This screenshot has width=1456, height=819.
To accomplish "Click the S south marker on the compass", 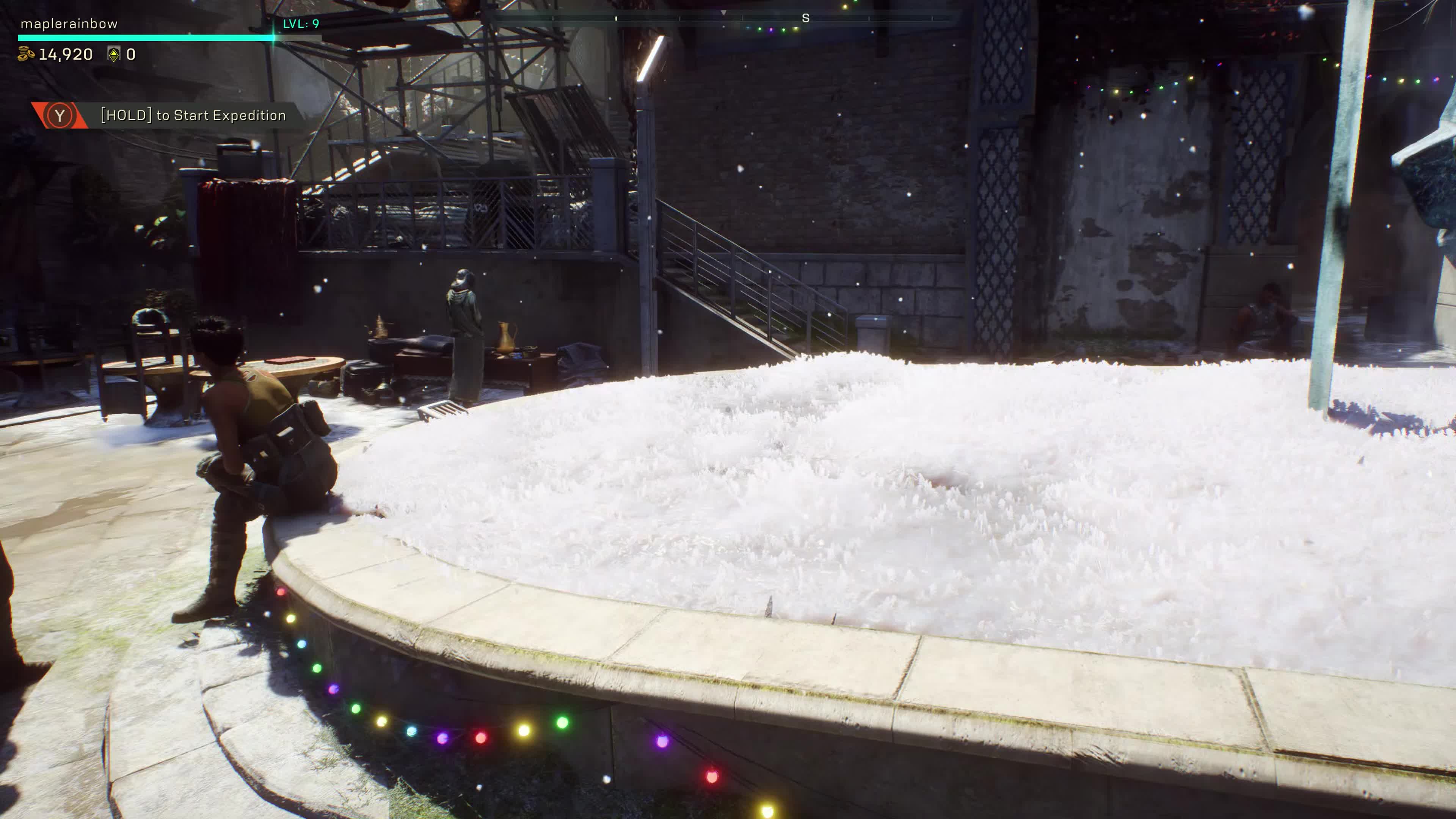I will (x=806, y=18).
